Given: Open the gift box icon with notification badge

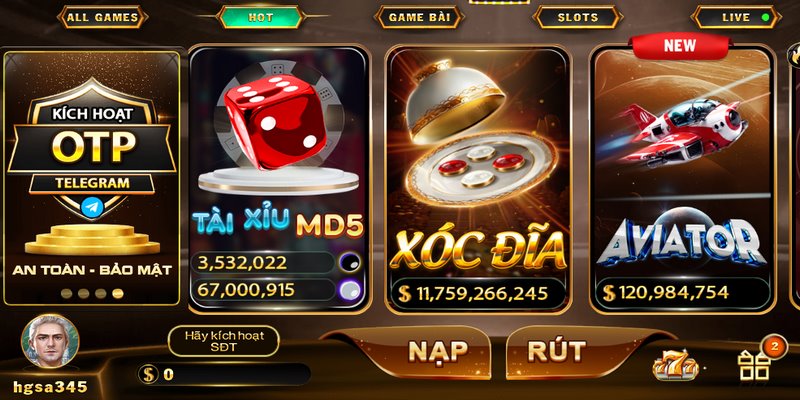Looking at the screenshot, I should tap(754, 365).
